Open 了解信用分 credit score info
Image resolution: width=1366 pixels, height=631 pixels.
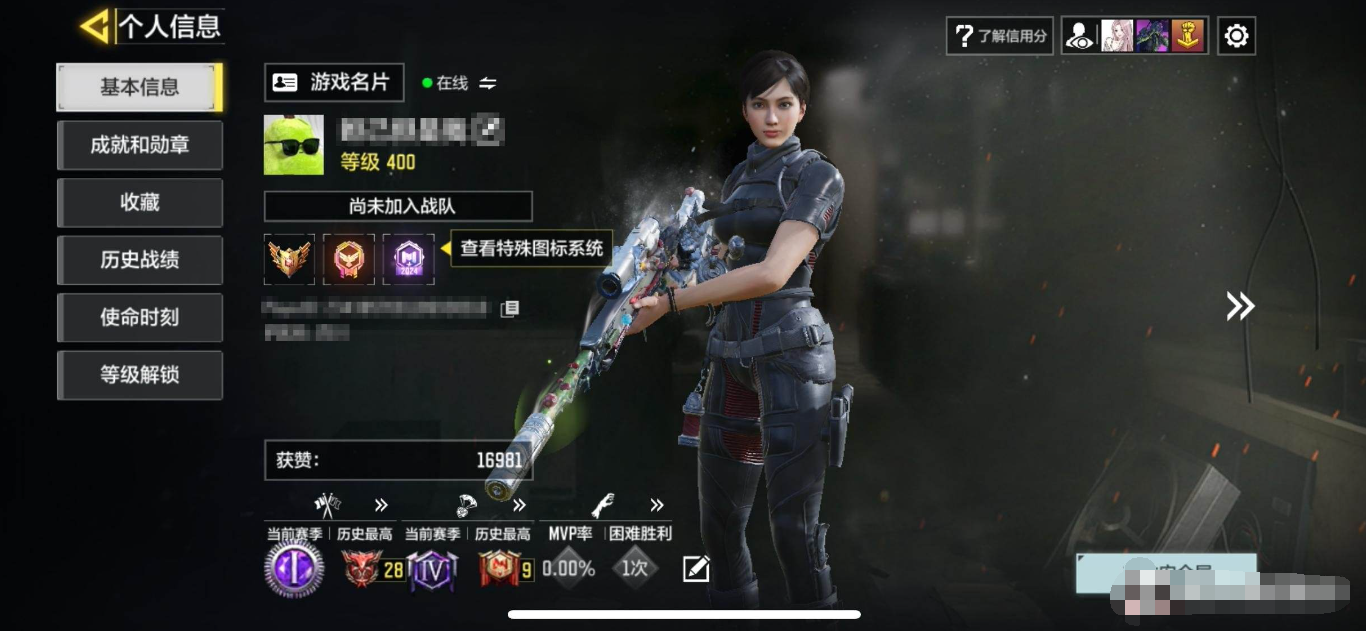[x=999, y=36]
